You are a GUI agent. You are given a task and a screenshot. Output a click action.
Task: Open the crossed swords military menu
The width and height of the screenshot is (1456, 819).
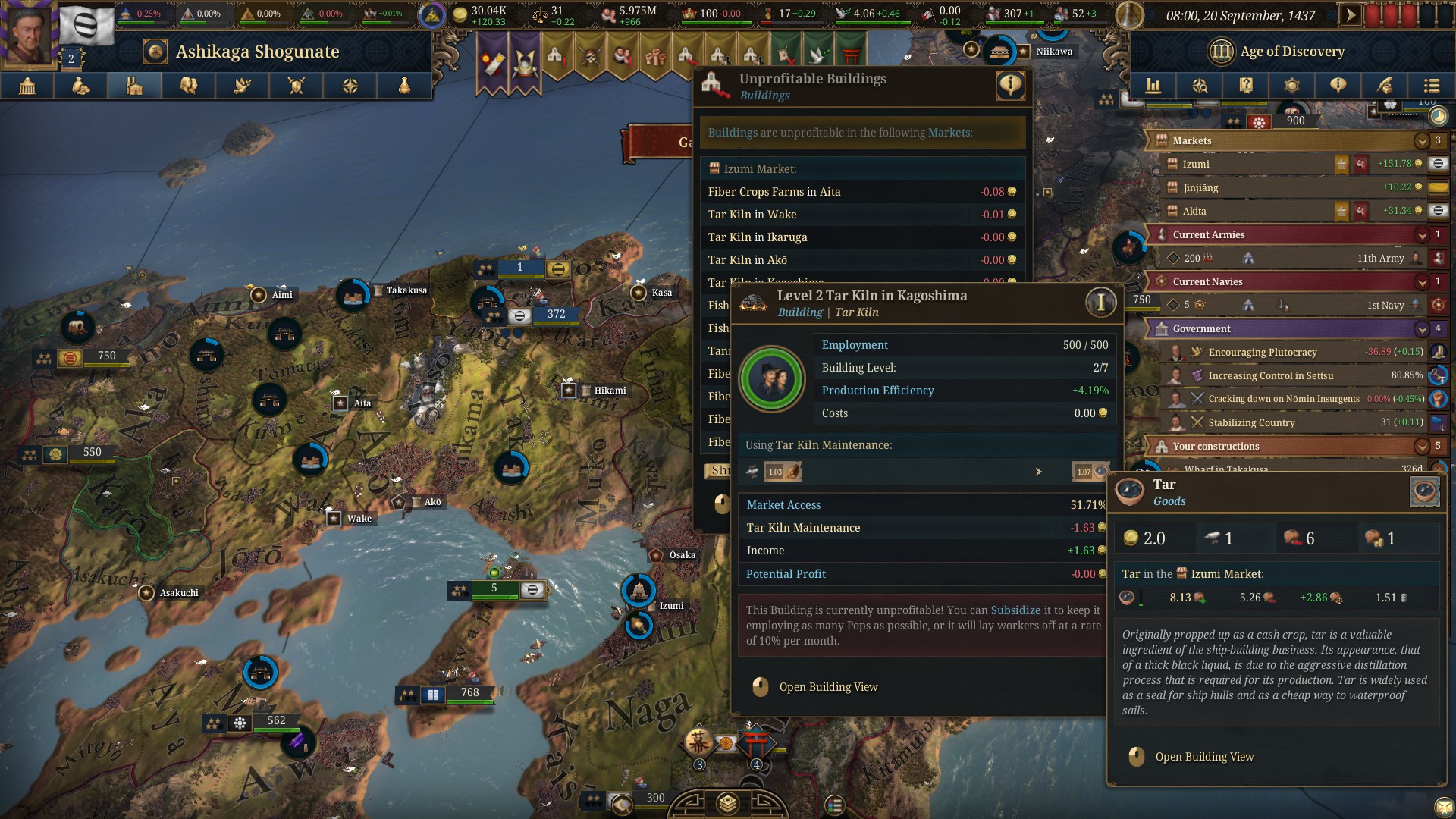[x=297, y=86]
